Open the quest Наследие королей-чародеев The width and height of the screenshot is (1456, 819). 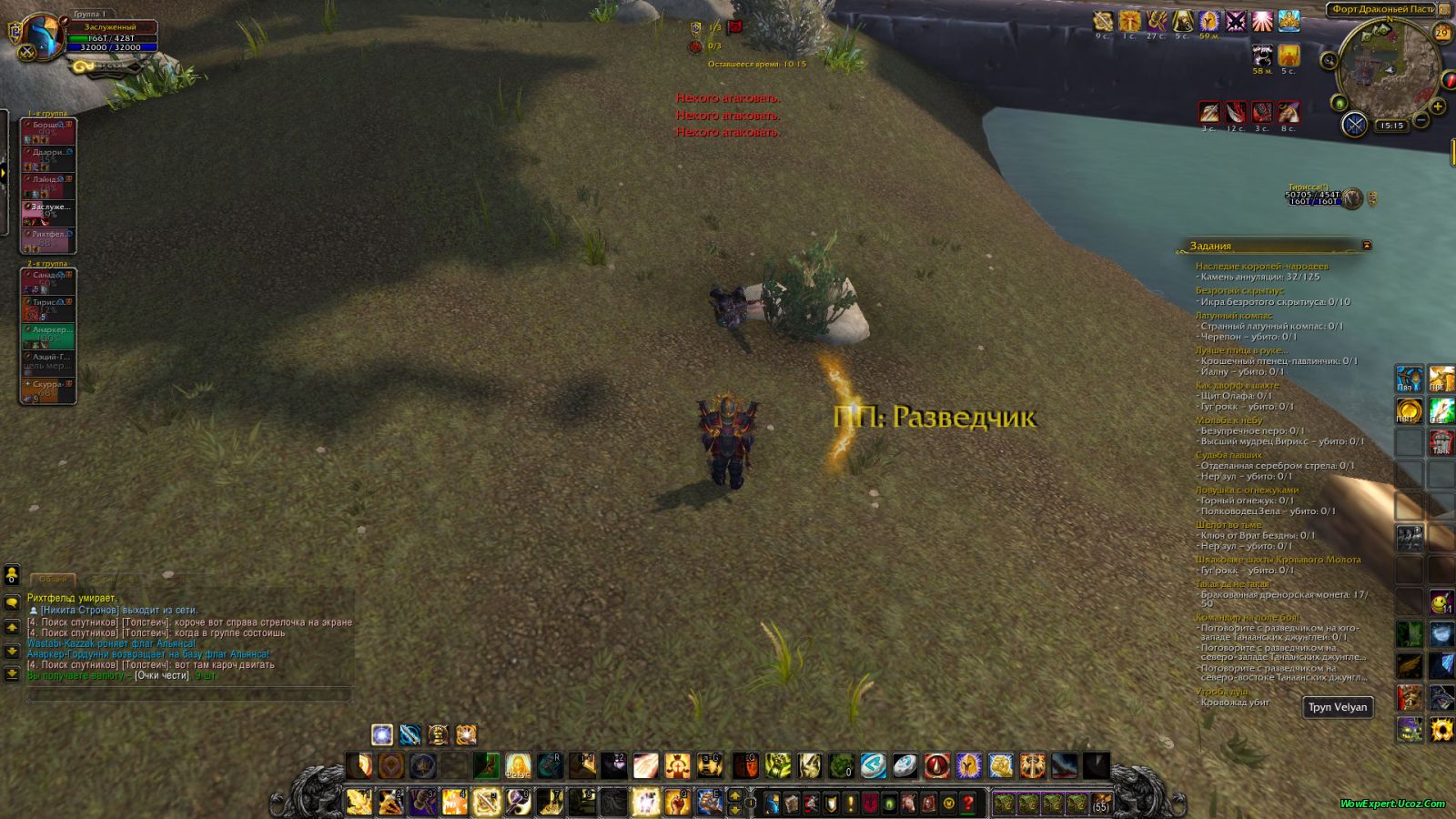coord(1261,266)
